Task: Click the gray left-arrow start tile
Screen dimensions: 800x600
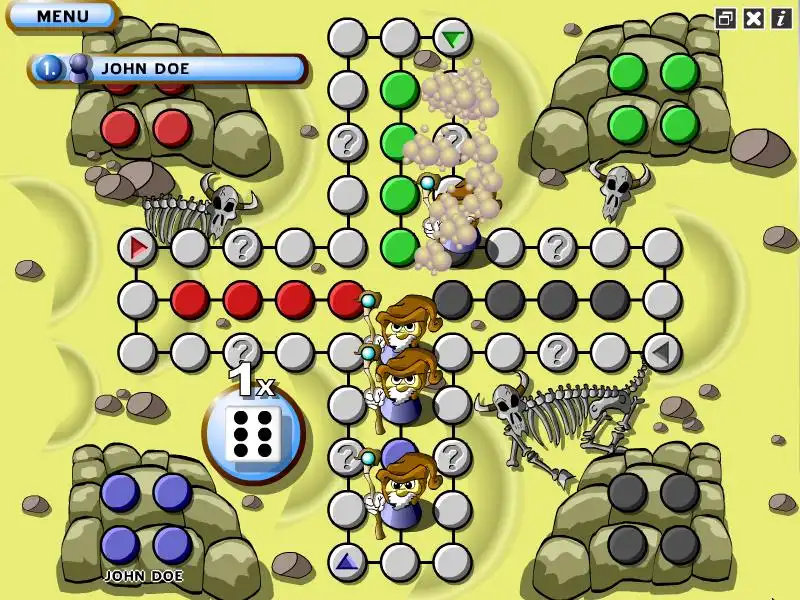Action: tap(661, 352)
